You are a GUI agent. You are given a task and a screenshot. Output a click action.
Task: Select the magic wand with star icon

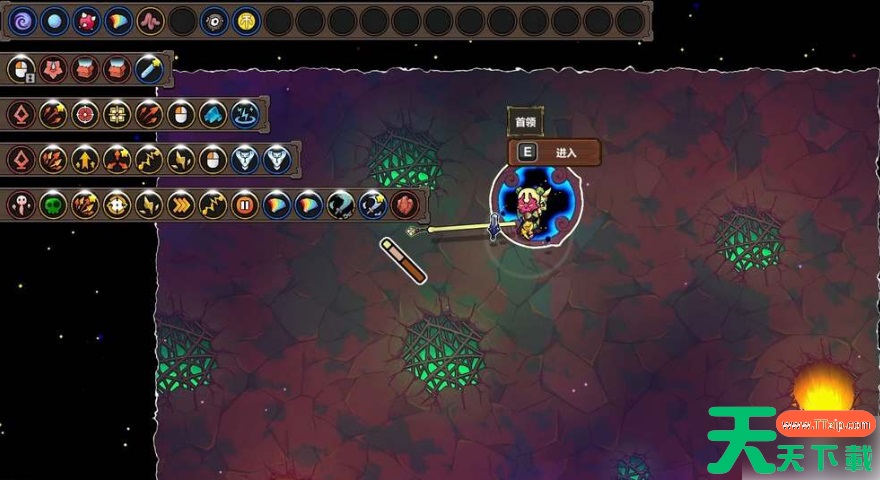[149, 69]
